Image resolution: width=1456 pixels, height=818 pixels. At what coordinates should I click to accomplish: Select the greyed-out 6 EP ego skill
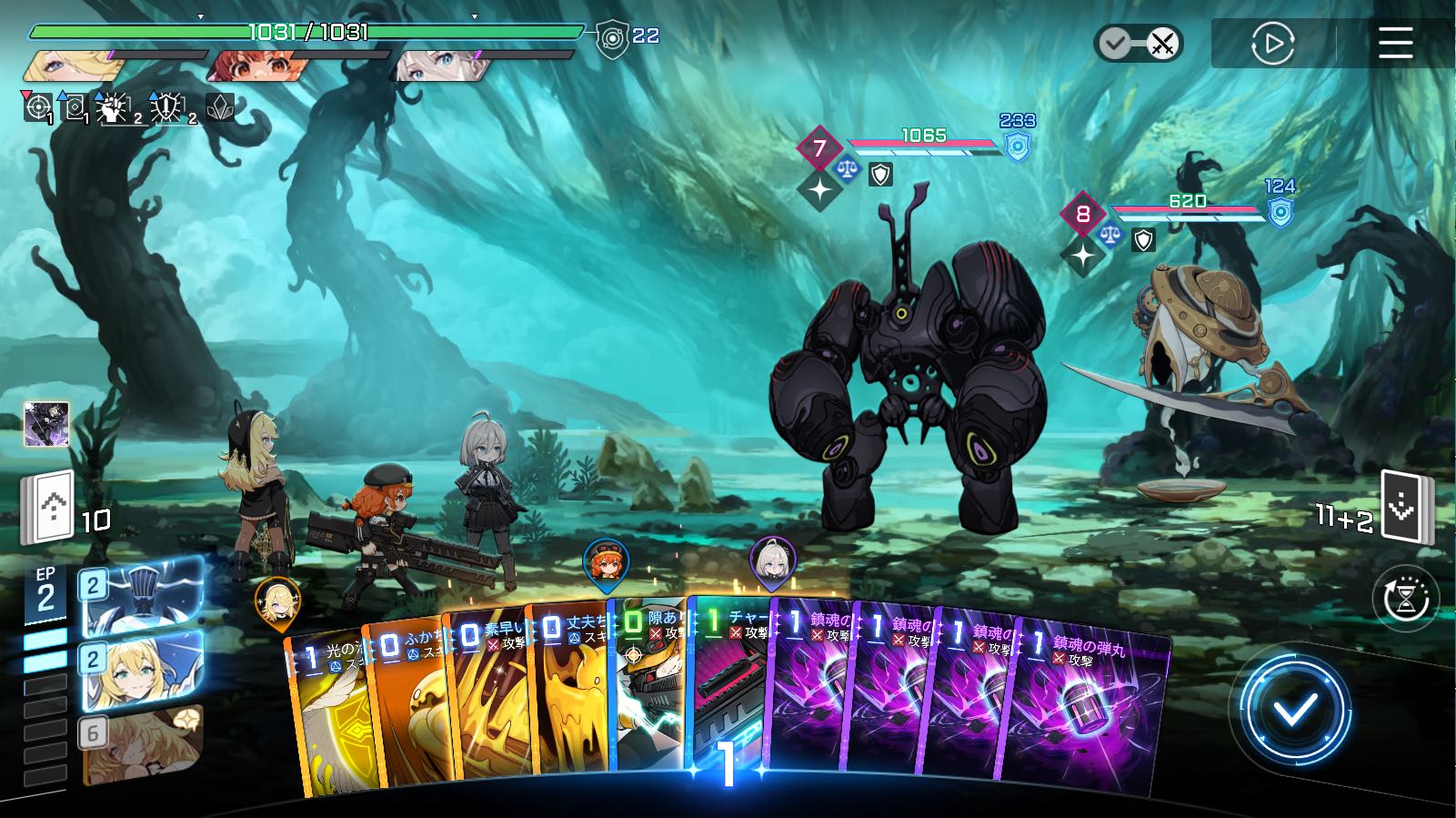pos(142,744)
